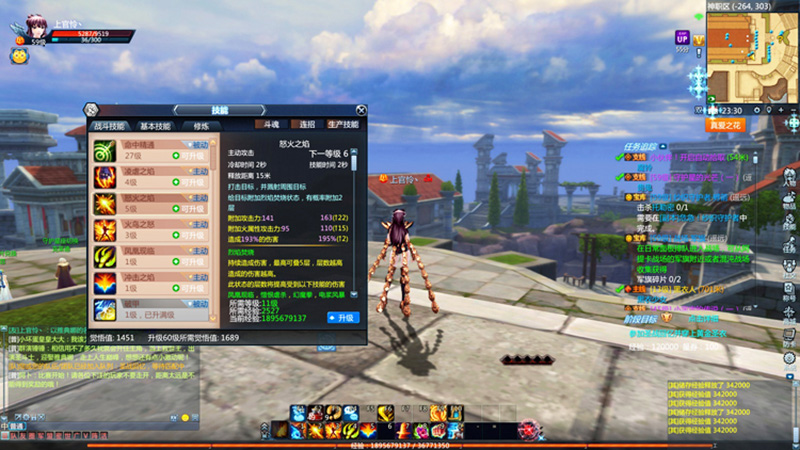This screenshot has height=450, width=800.
Task: Click the orange 真爱之花 button
Action: click(724, 125)
